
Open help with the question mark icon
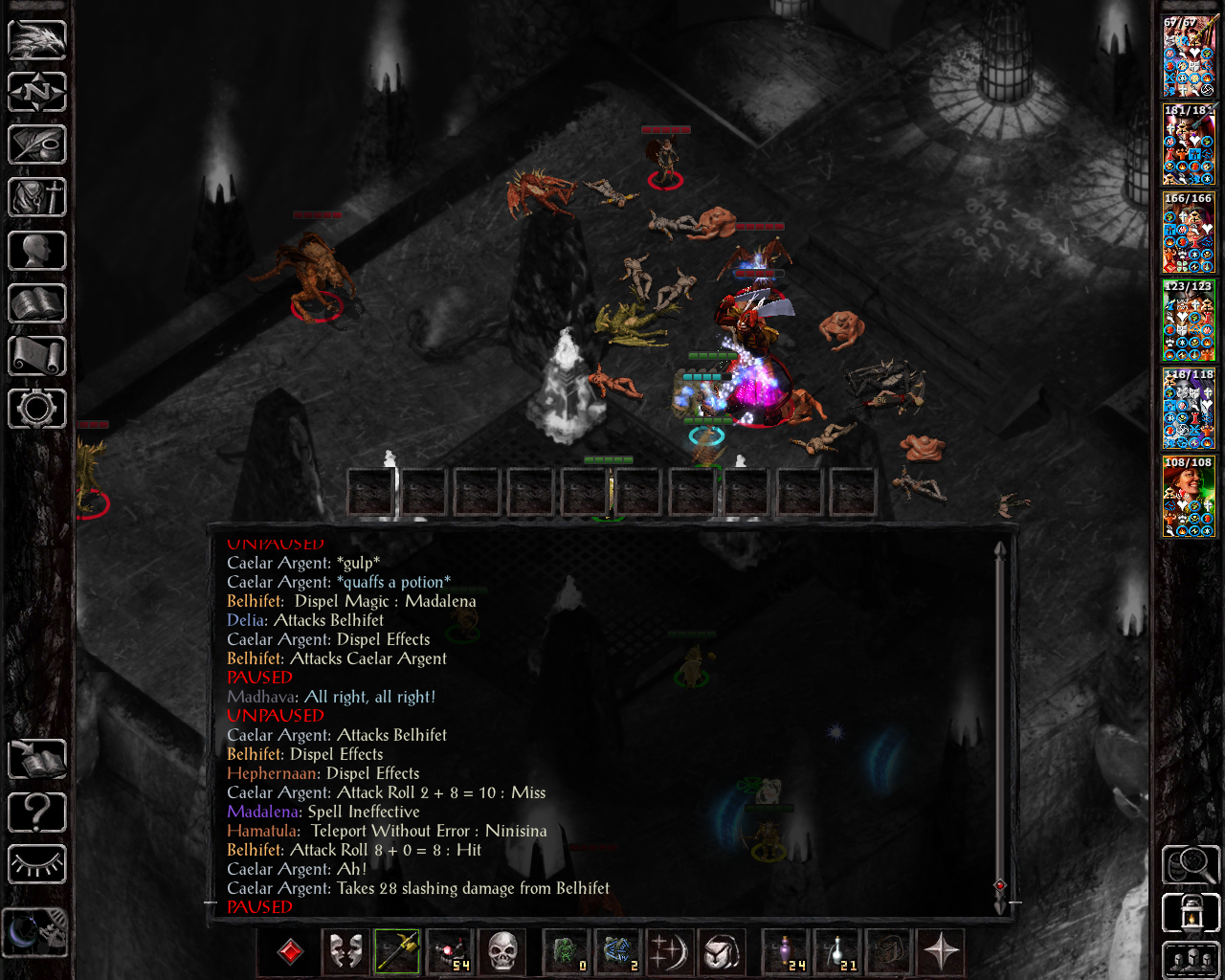coord(37,813)
